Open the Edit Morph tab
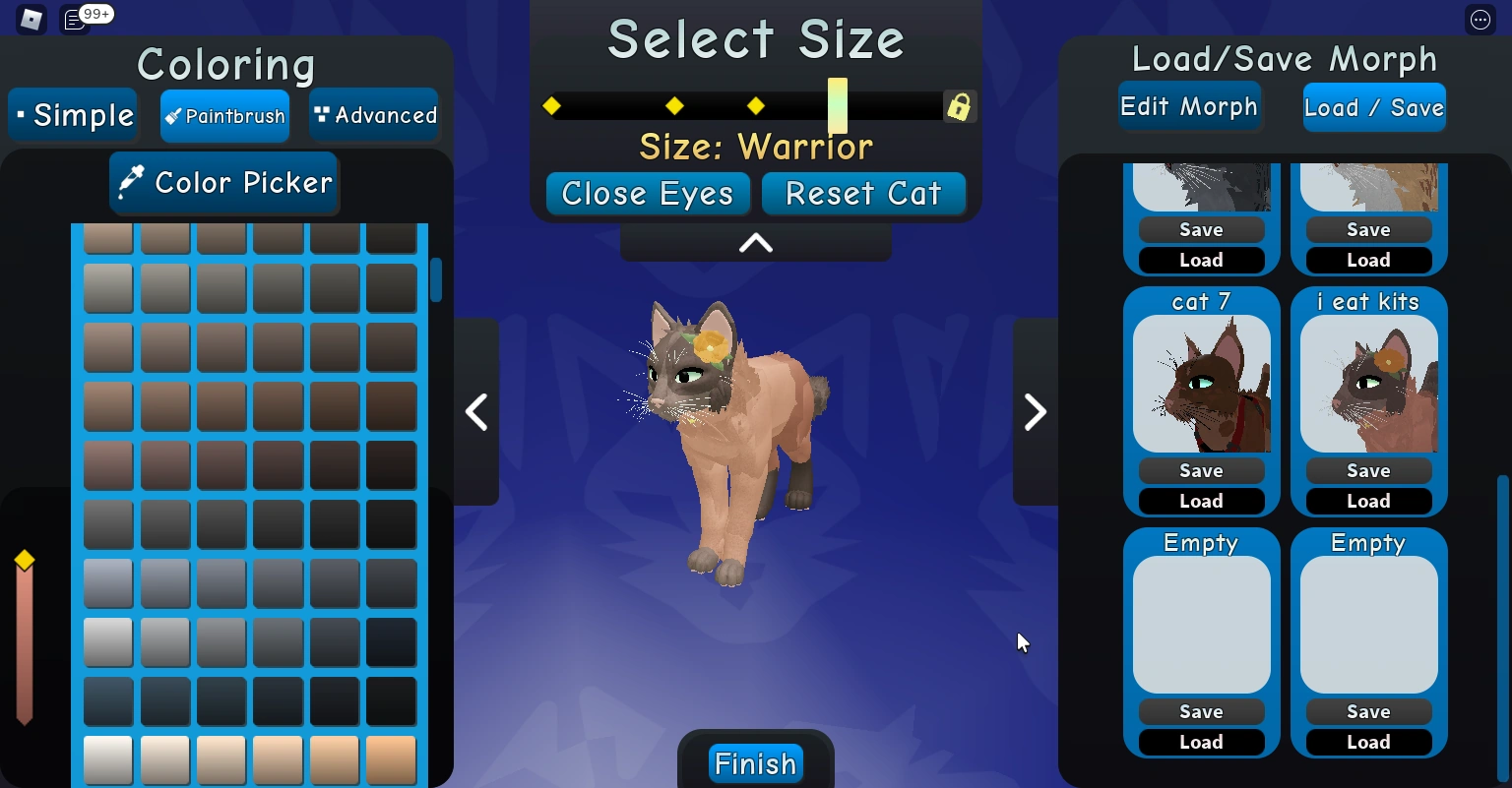The image size is (1512, 788). tap(1190, 106)
